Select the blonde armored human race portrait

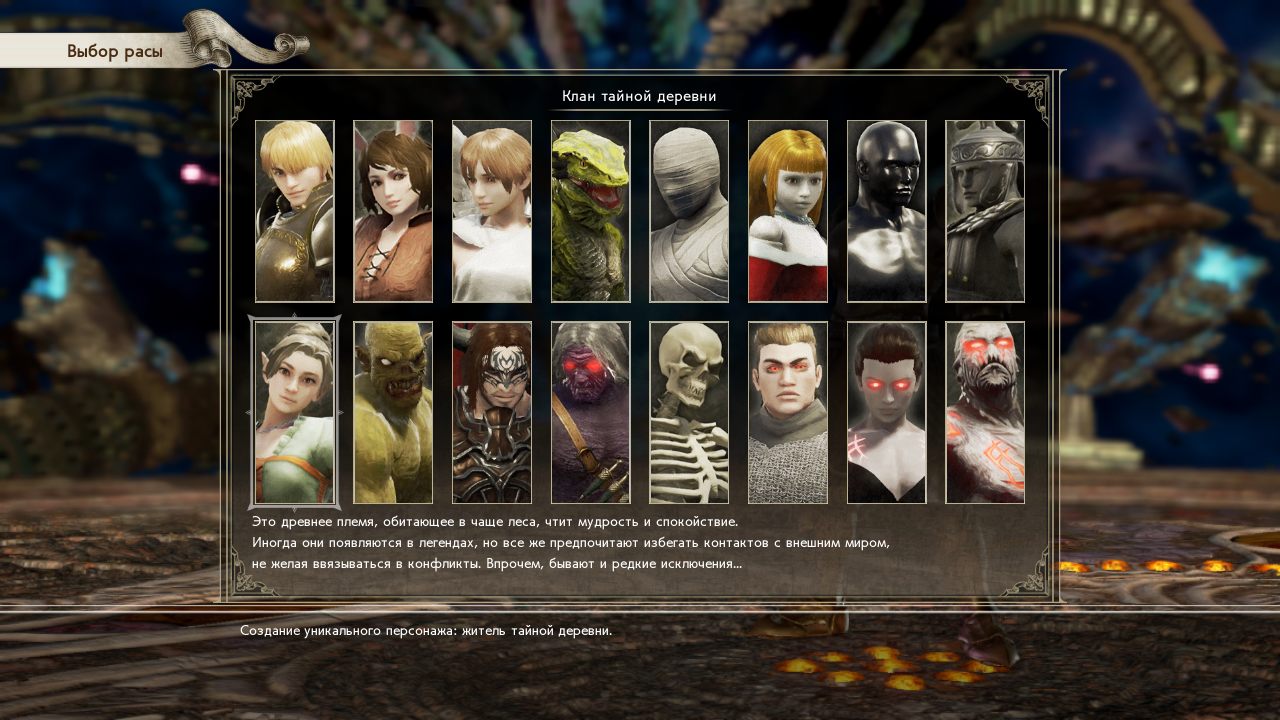click(294, 211)
